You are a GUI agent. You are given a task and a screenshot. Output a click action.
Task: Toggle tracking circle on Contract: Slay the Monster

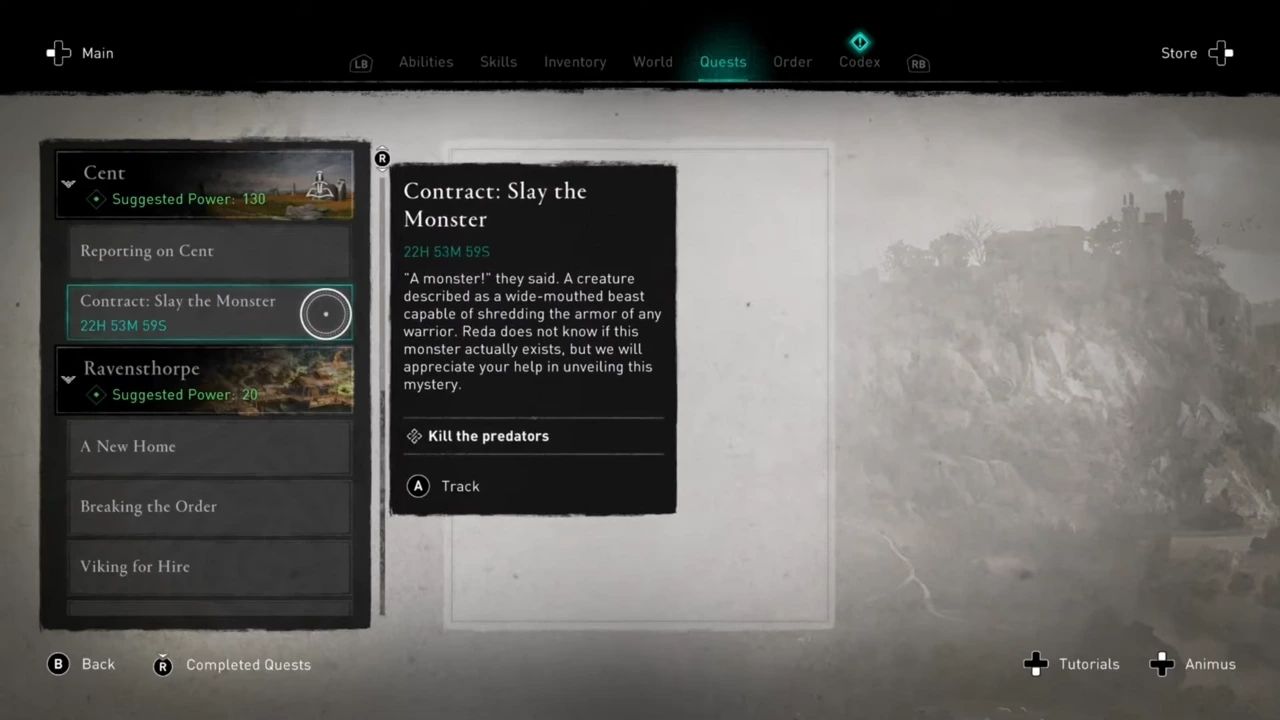[326, 313]
